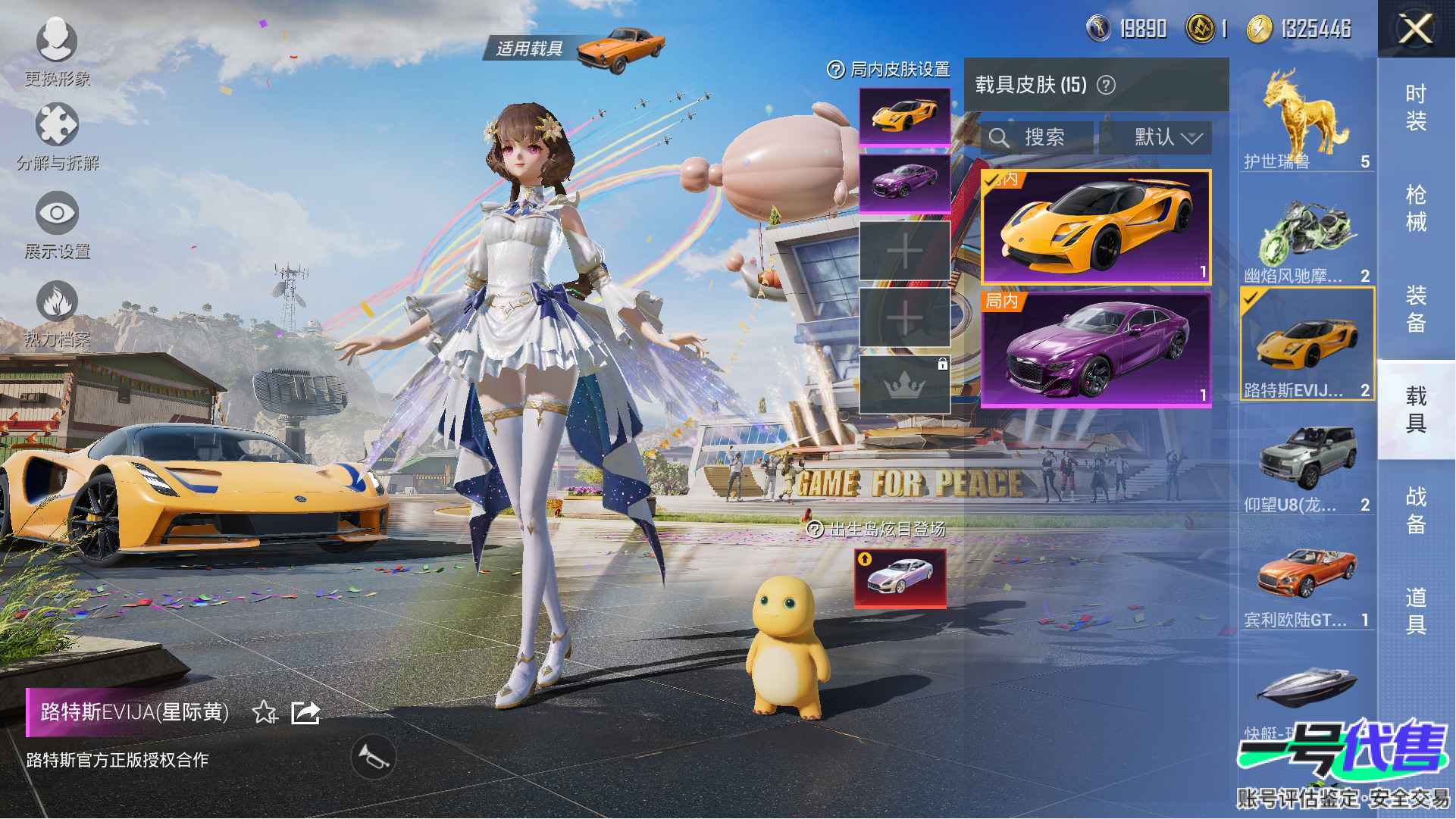Close the vehicle skin screen
The image size is (1456, 819).
point(1414,30)
